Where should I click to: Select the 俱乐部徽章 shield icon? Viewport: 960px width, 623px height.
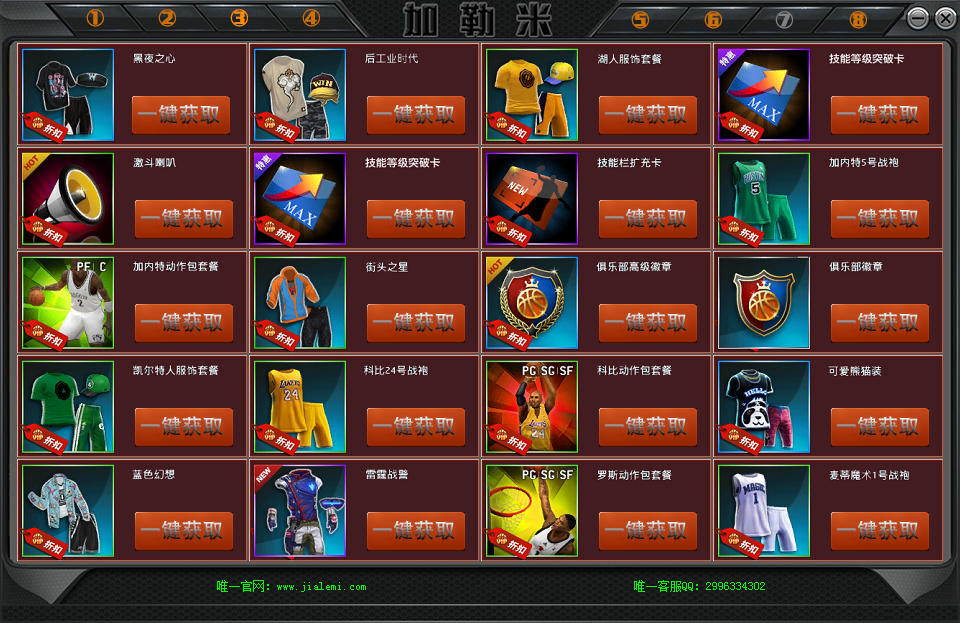coord(764,302)
